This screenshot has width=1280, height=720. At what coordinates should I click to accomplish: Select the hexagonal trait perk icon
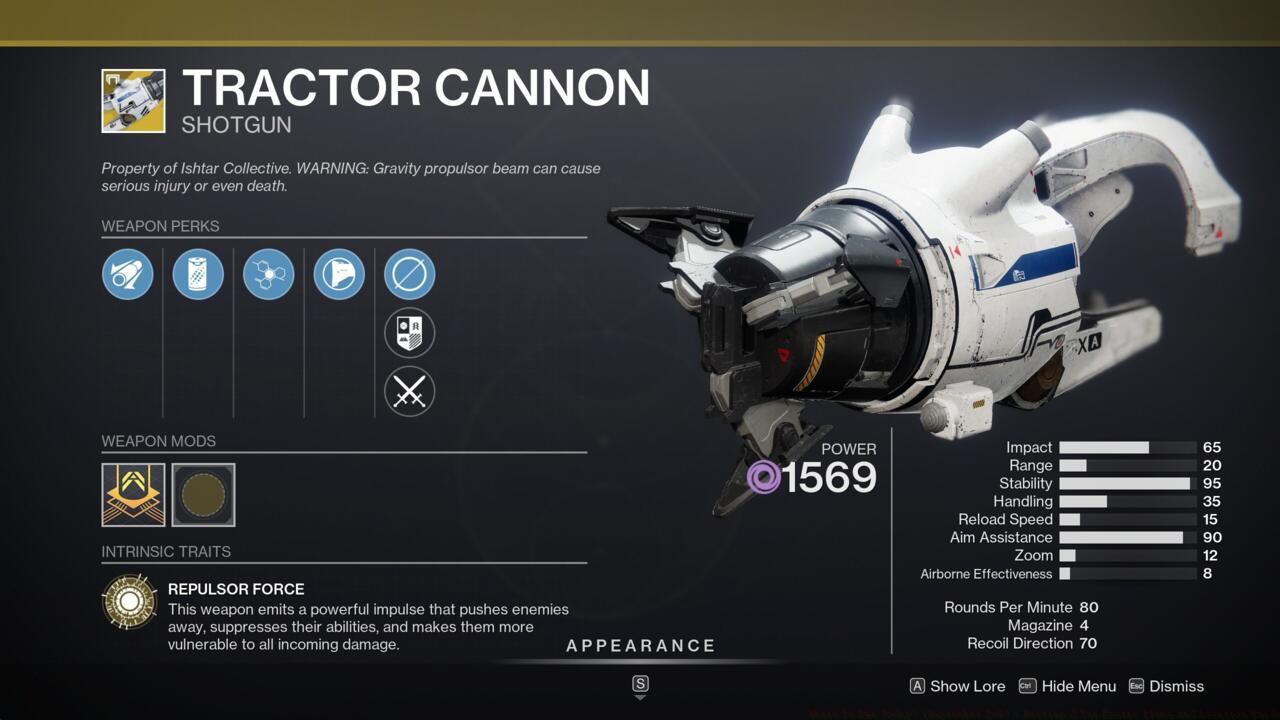[269, 274]
